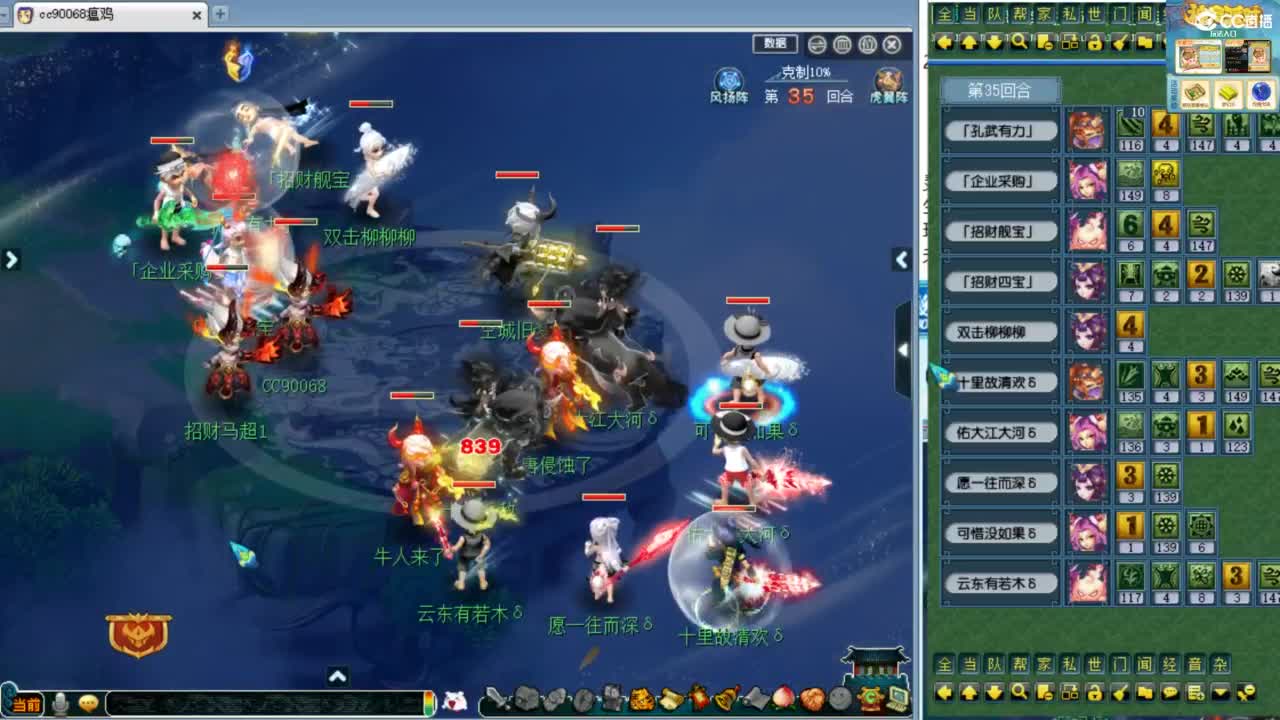Toggle the microphone icon at bottom left
Image resolution: width=1280 pixels, height=720 pixels.
click(x=62, y=702)
